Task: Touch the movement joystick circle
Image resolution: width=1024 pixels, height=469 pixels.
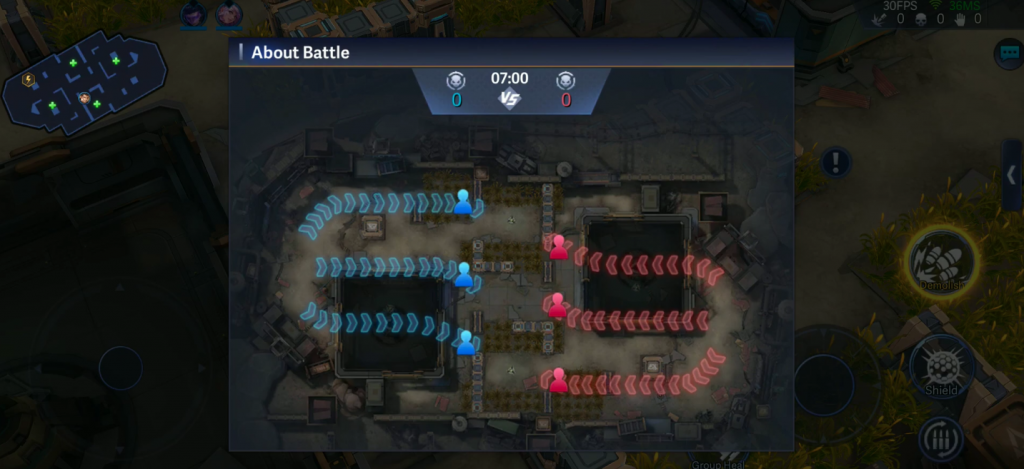Action: [120, 368]
